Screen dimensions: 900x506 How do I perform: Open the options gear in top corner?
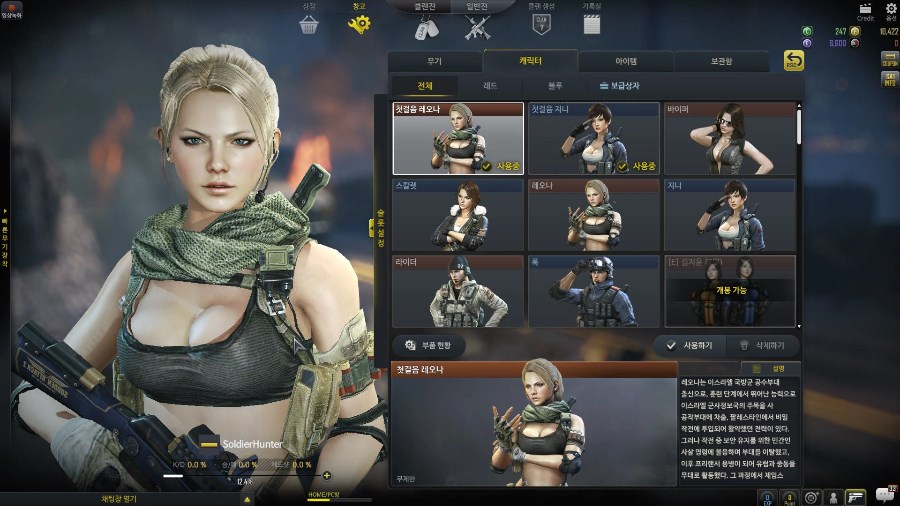click(x=891, y=9)
